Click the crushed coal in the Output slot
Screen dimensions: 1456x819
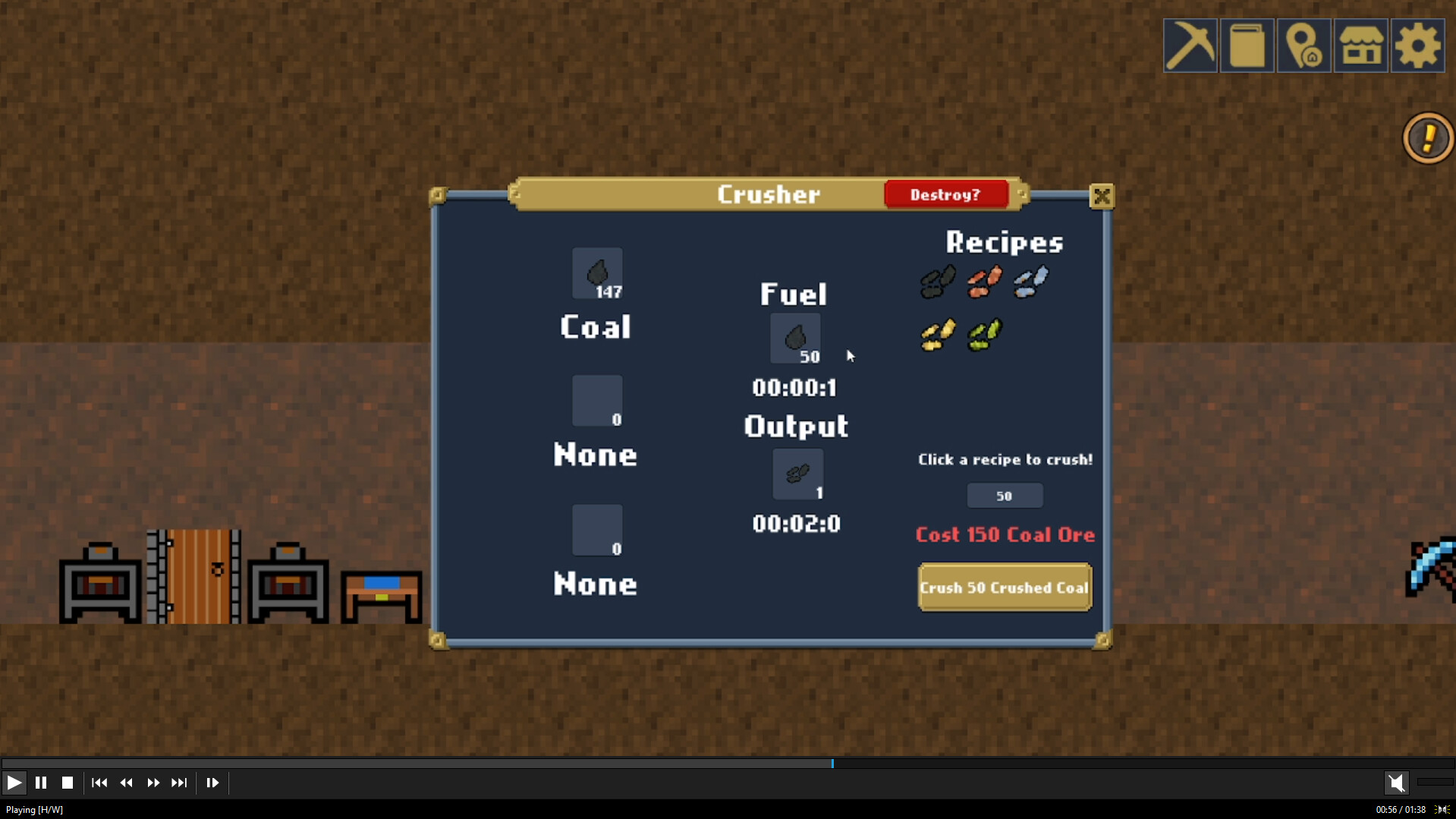tap(797, 474)
